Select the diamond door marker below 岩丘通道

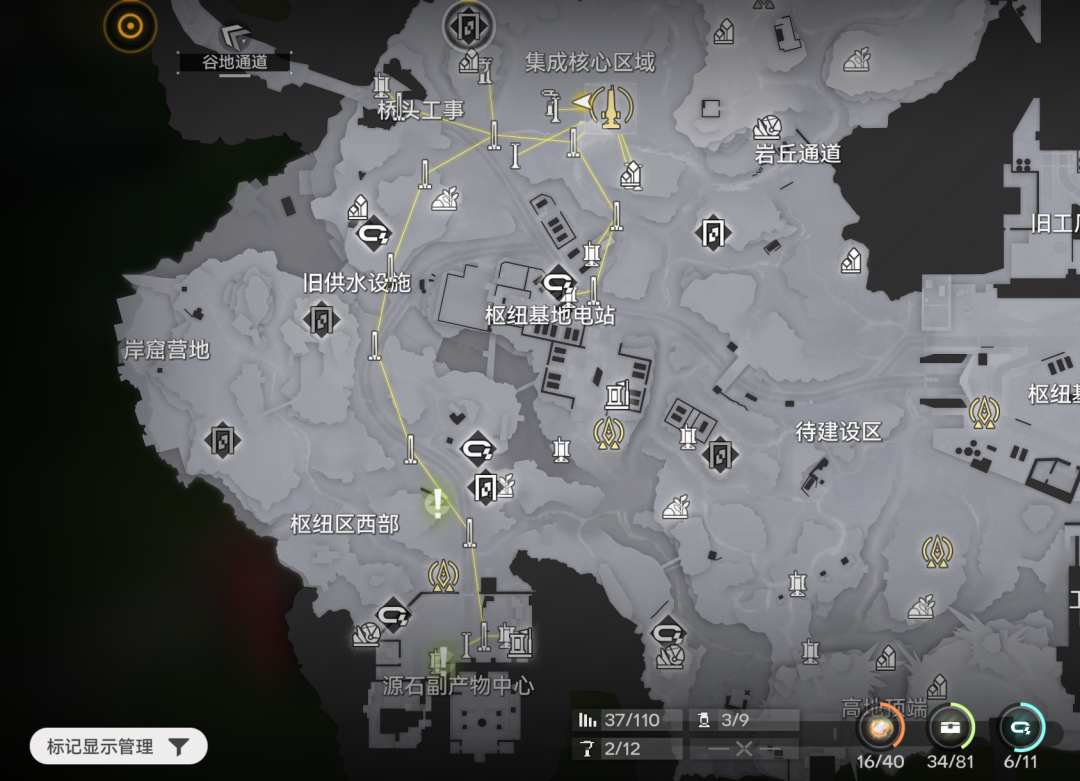(x=713, y=233)
